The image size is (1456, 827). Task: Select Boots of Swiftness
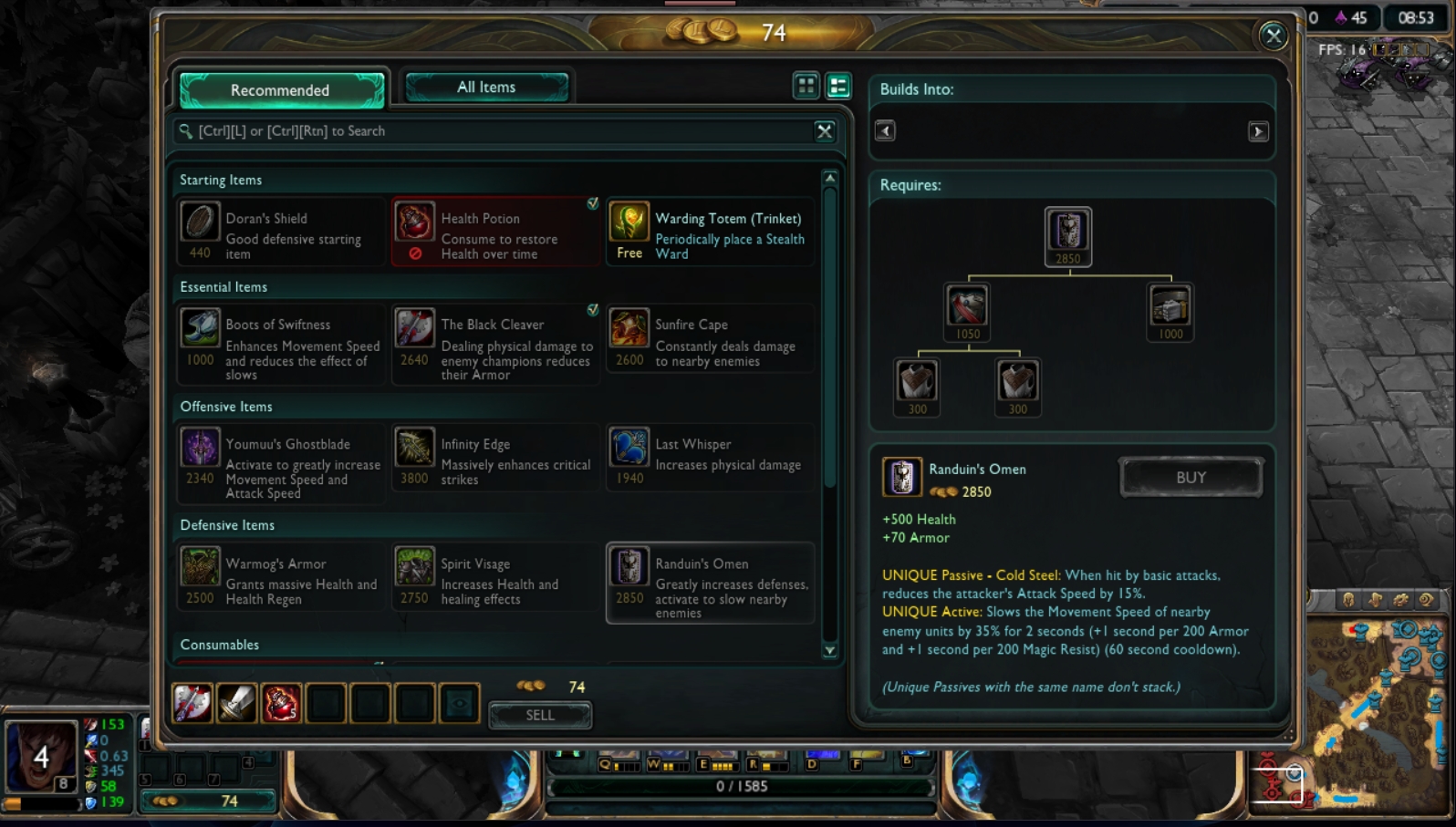(x=281, y=344)
